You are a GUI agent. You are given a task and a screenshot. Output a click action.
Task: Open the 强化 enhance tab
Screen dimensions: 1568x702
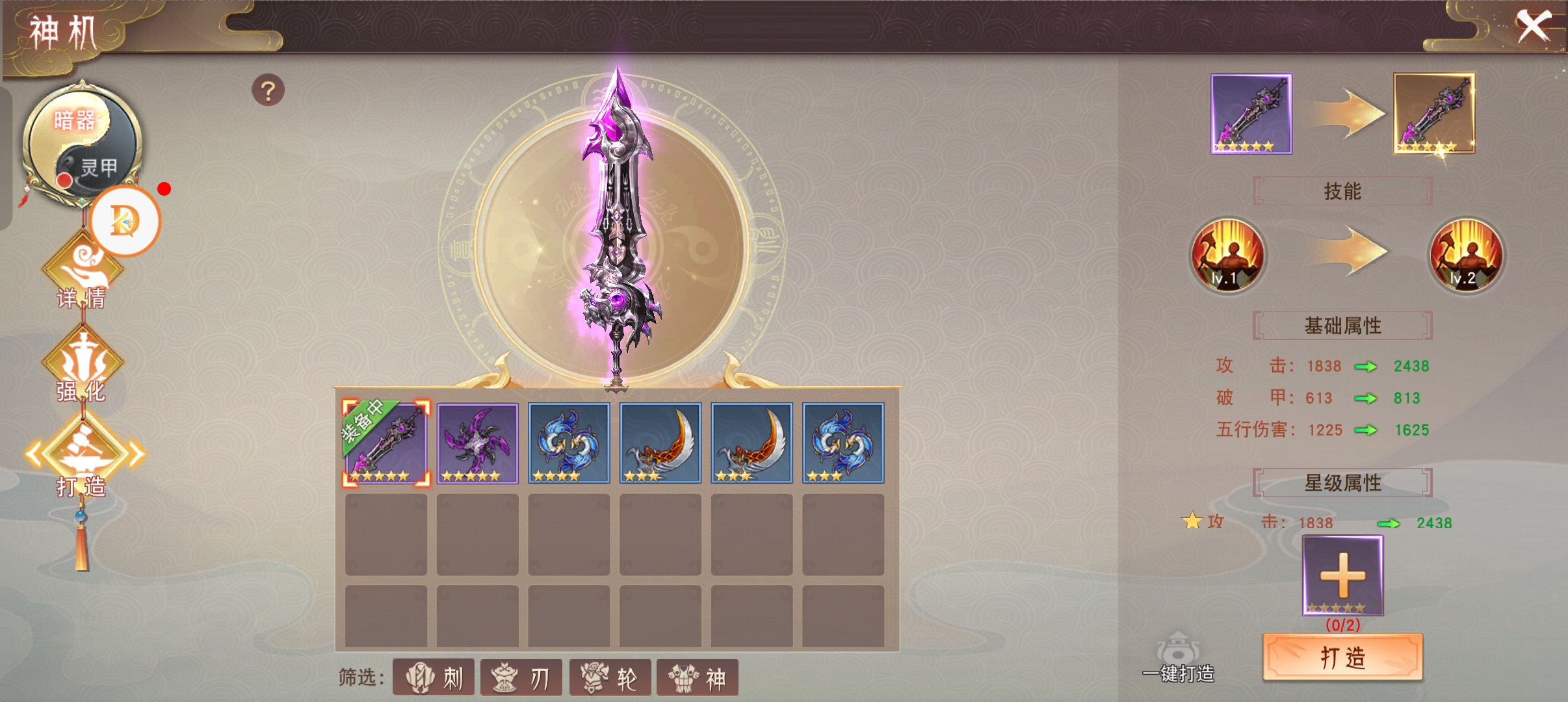pyautogui.click(x=82, y=367)
